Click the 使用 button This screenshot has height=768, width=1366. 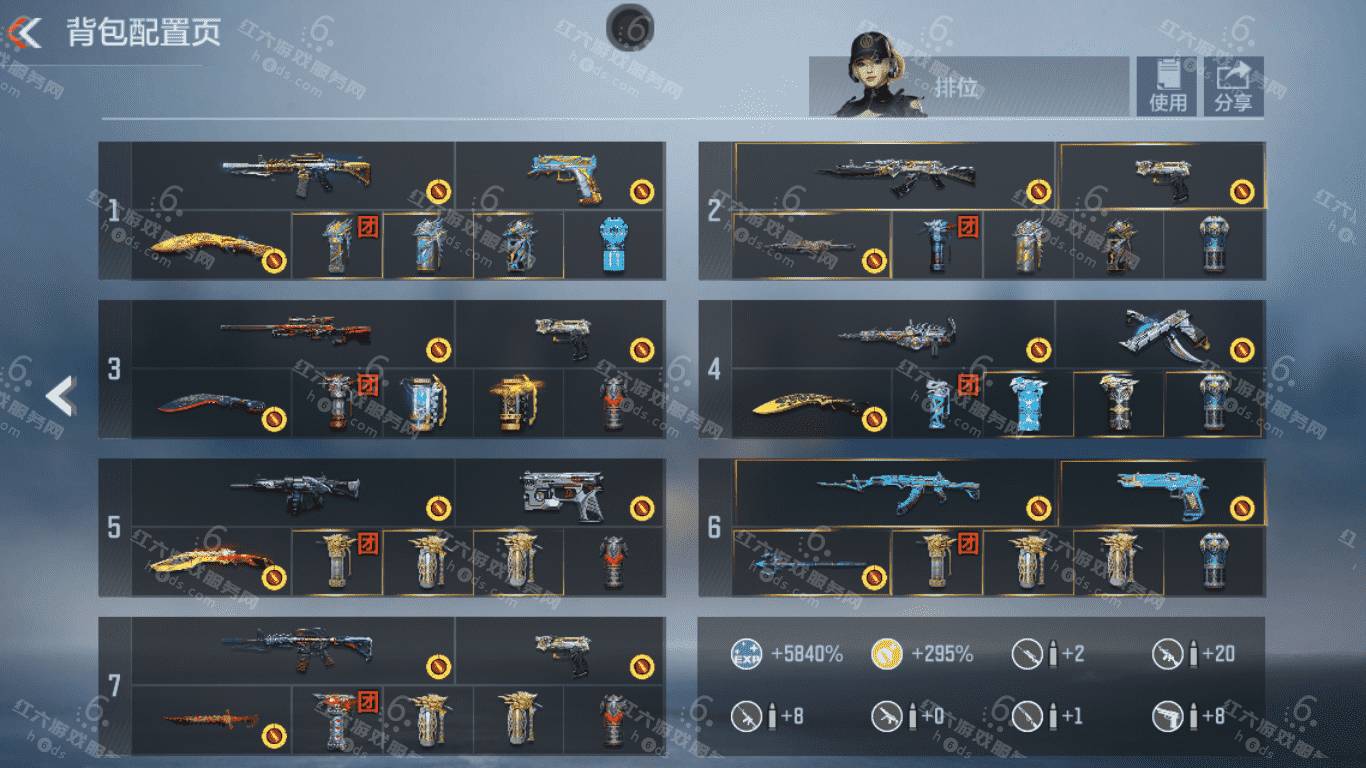[1166, 86]
